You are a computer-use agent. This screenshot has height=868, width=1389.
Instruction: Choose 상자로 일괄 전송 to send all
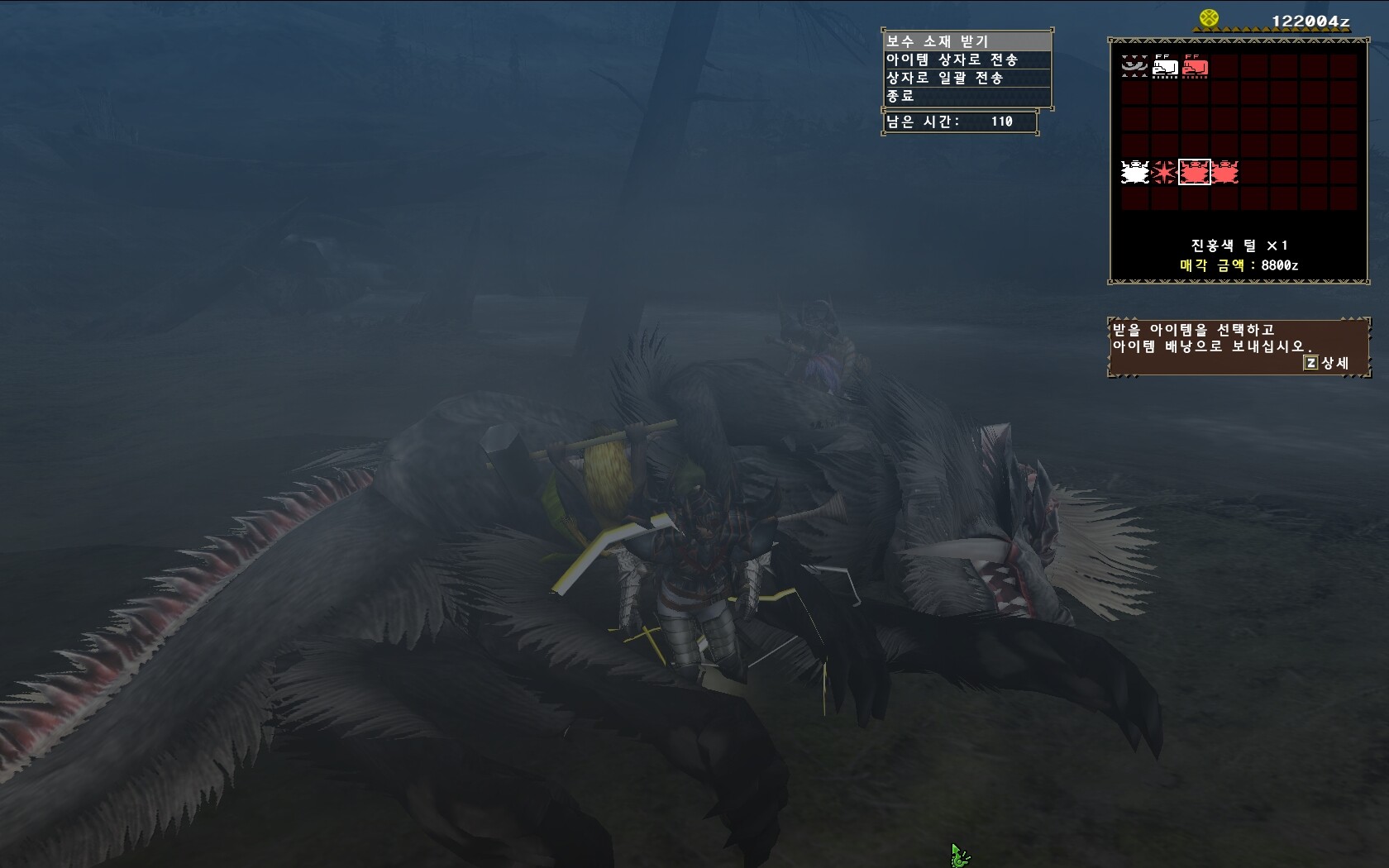tap(967, 78)
